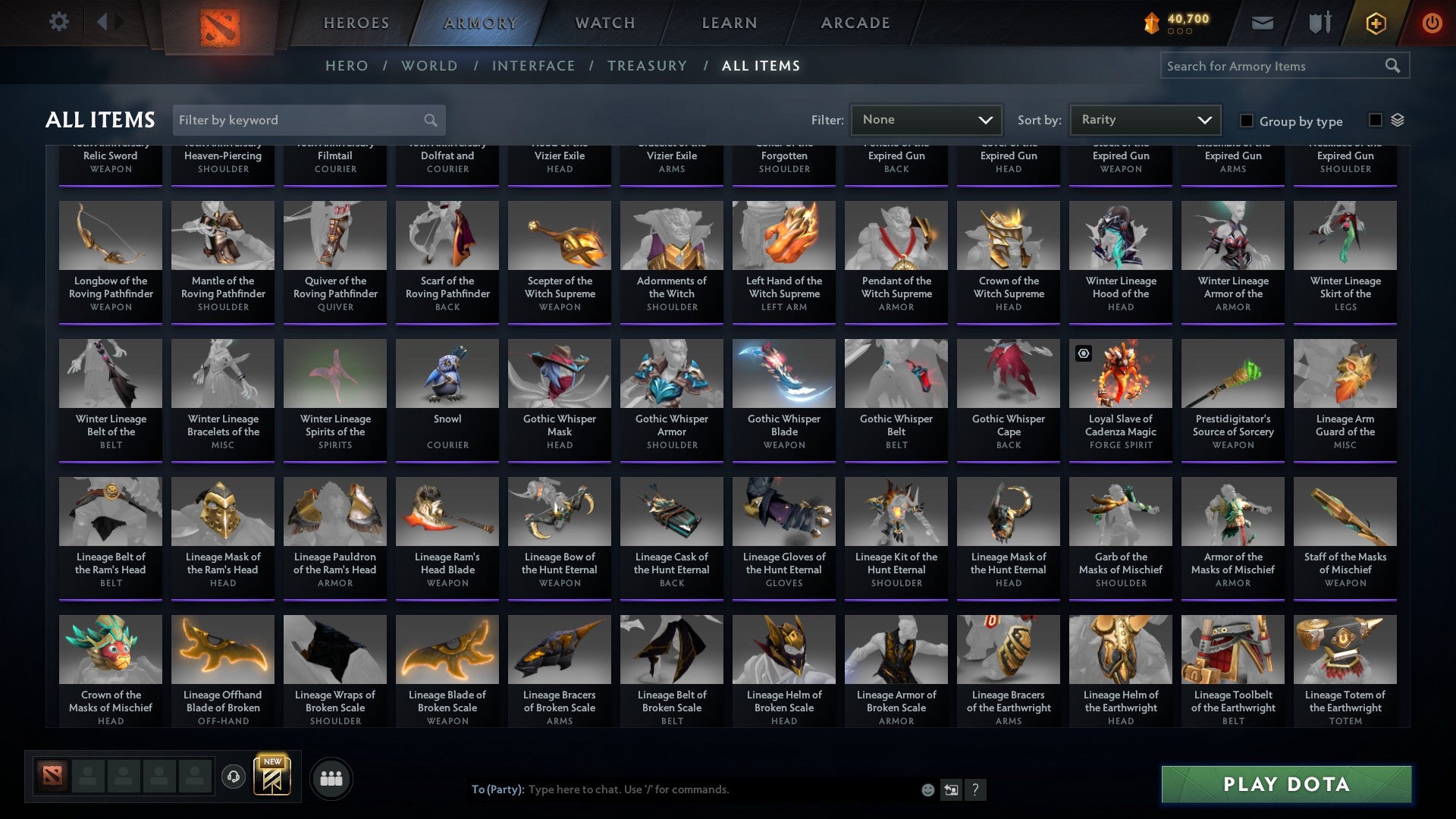The width and height of the screenshot is (1456, 819).
Task: Open the Filter dropdown set to None
Action: [926, 119]
